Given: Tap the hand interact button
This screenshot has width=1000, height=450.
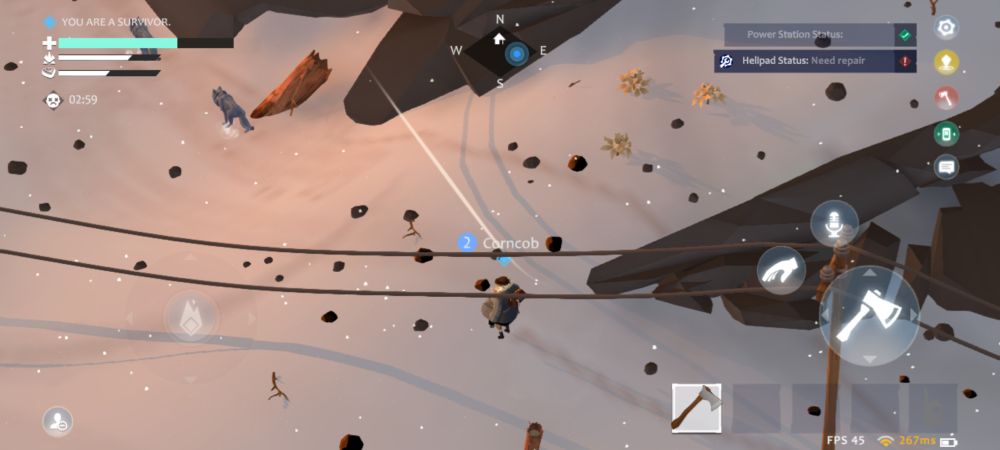Looking at the screenshot, I should click(x=781, y=269).
